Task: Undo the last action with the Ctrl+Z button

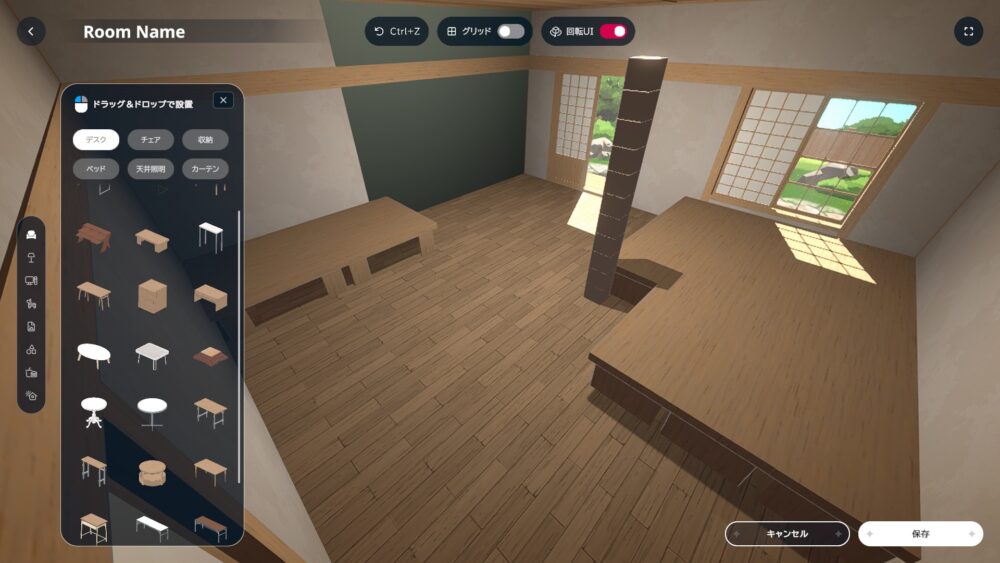Action: pyautogui.click(x=396, y=32)
